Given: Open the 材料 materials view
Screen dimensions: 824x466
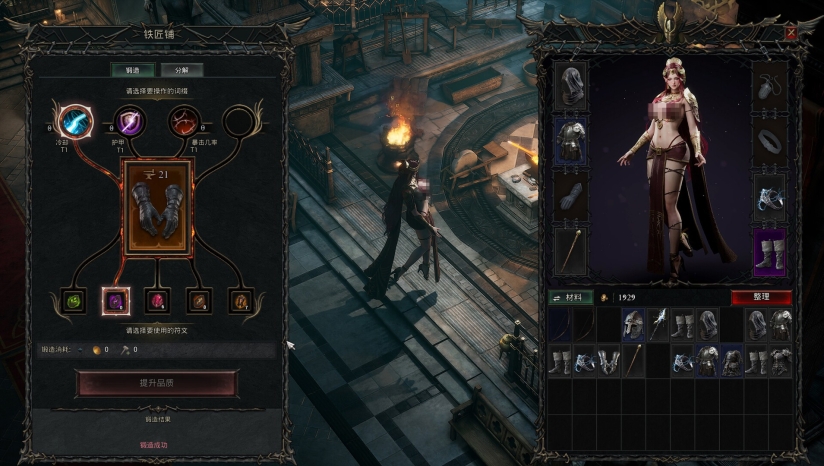Looking at the screenshot, I should [570, 297].
